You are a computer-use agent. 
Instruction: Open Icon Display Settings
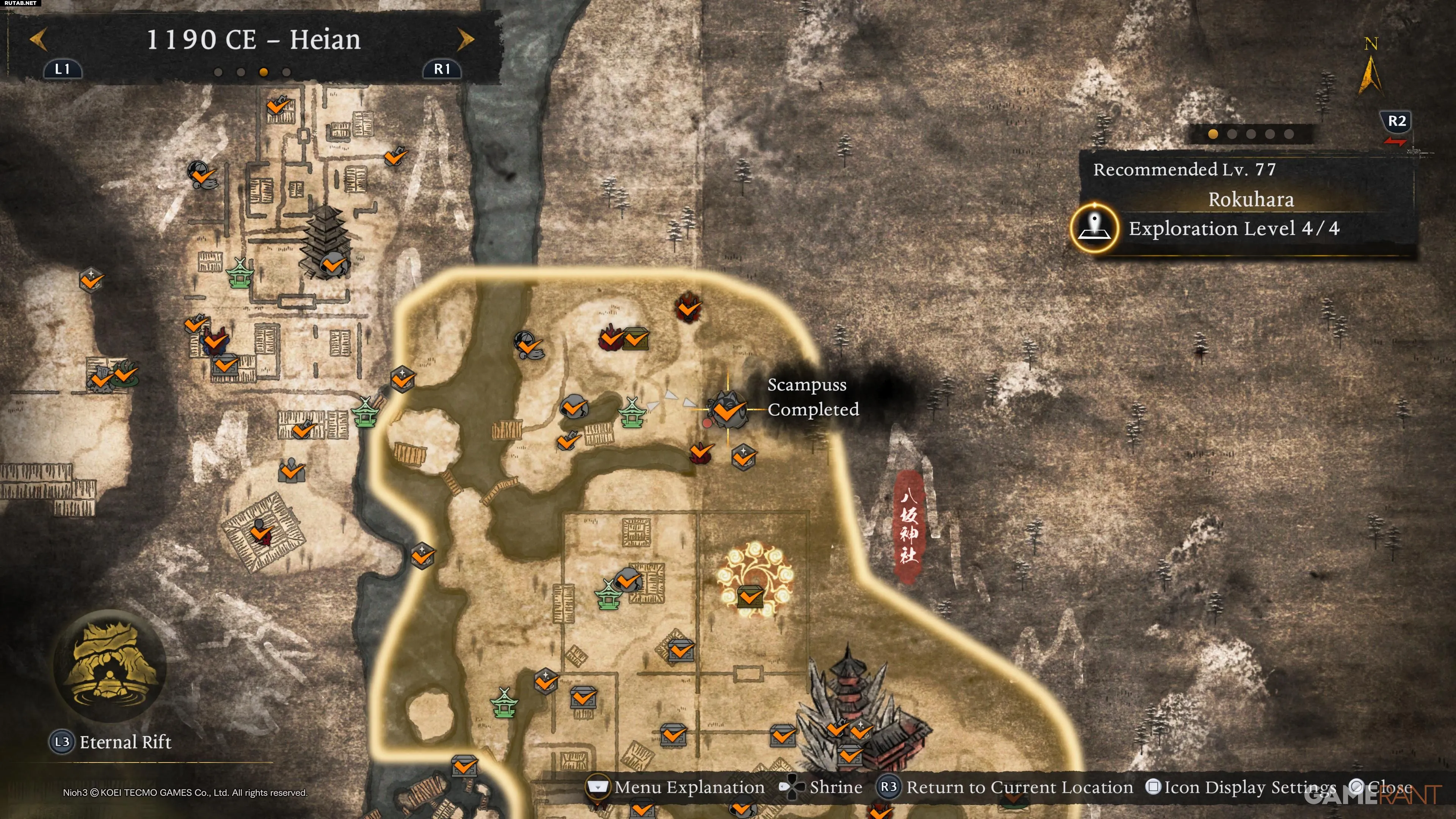[1241, 788]
